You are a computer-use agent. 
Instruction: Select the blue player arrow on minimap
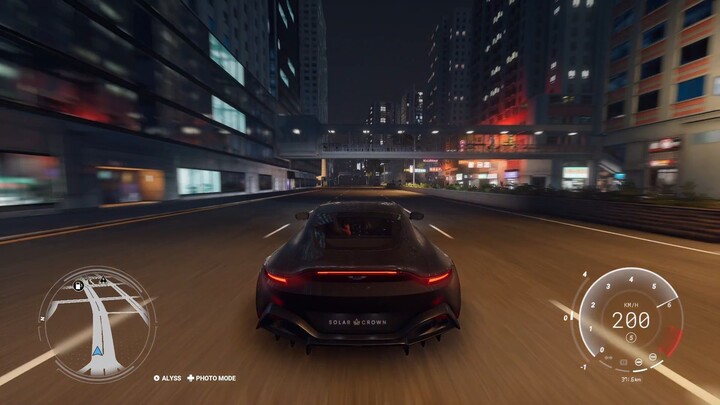click(97, 350)
